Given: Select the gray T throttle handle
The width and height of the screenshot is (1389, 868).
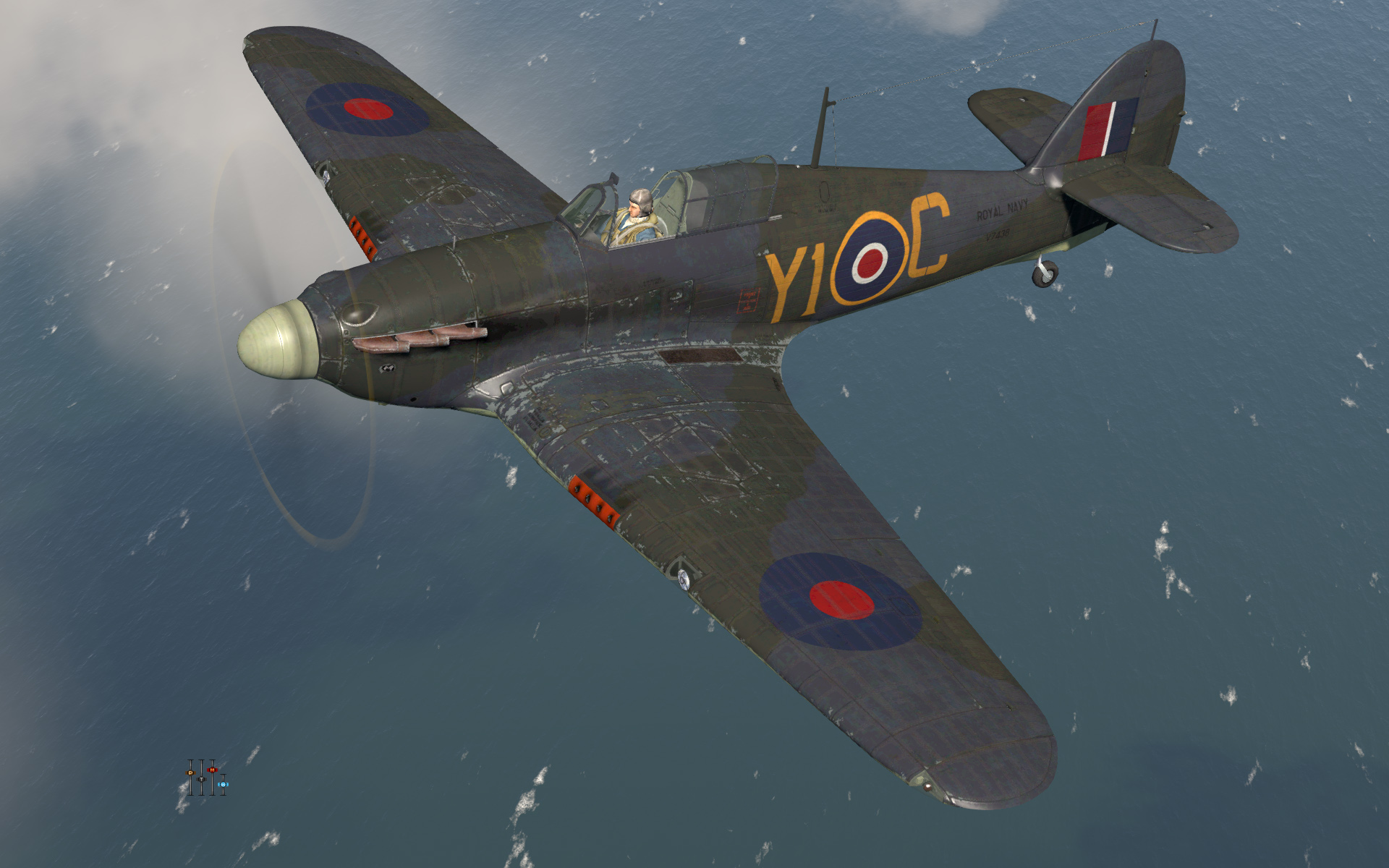Looking at the screenshot, I should (201, 779).
